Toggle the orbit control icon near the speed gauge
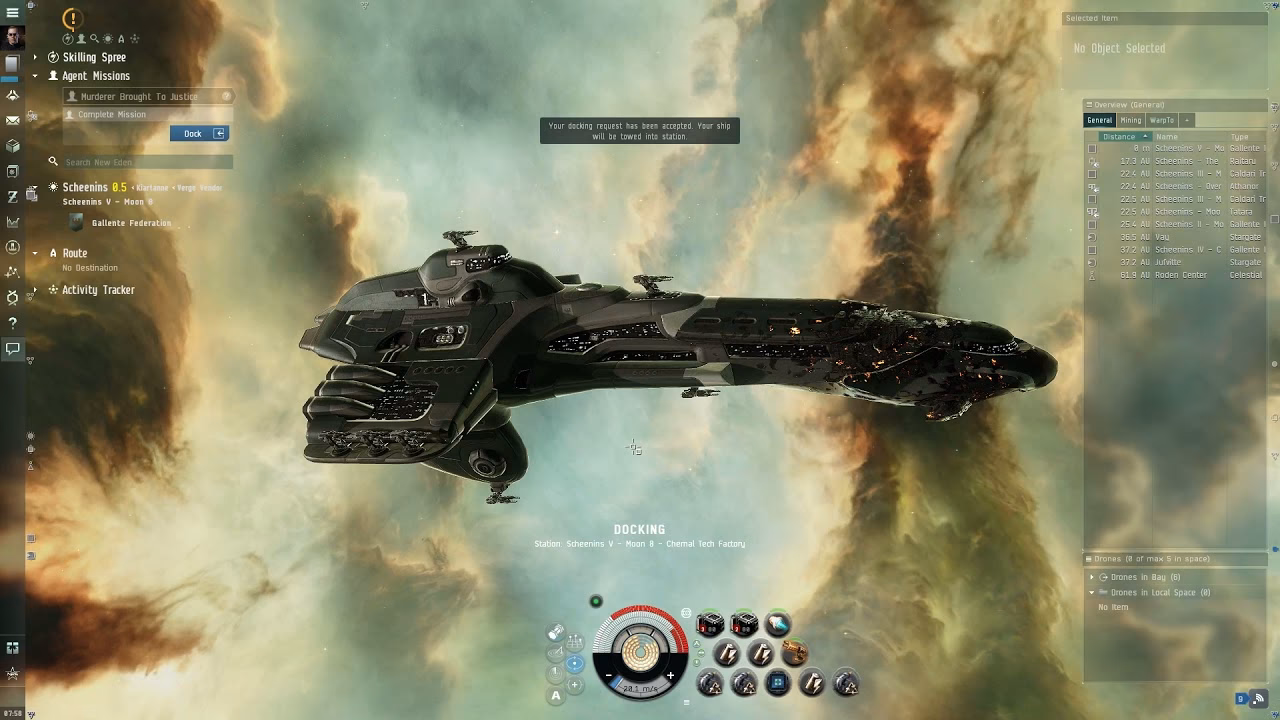1280x720 pixels. 575,660
